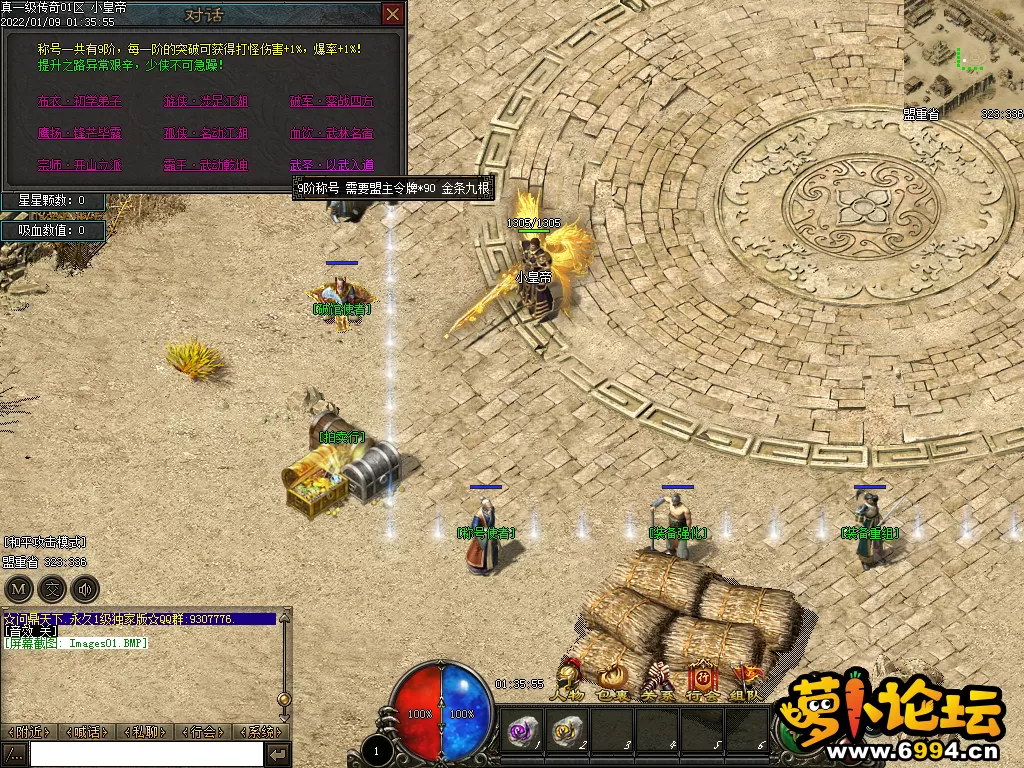1024x768 pixels.
Task: Select the 鹰扬·锋芒毕露 title option
Action: point(79,133)
